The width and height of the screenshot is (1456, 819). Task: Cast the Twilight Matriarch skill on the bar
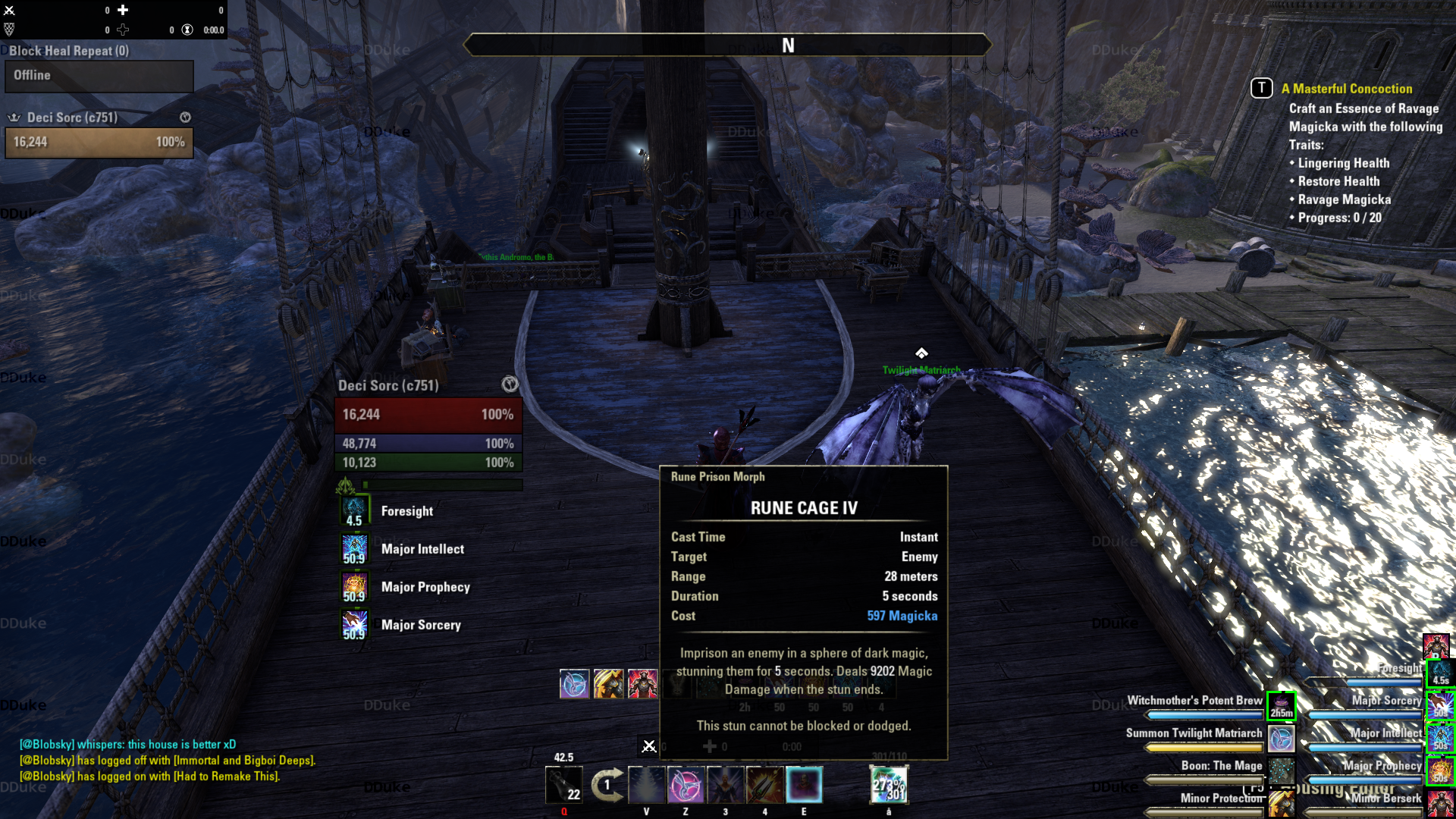(x=685, y=784)
